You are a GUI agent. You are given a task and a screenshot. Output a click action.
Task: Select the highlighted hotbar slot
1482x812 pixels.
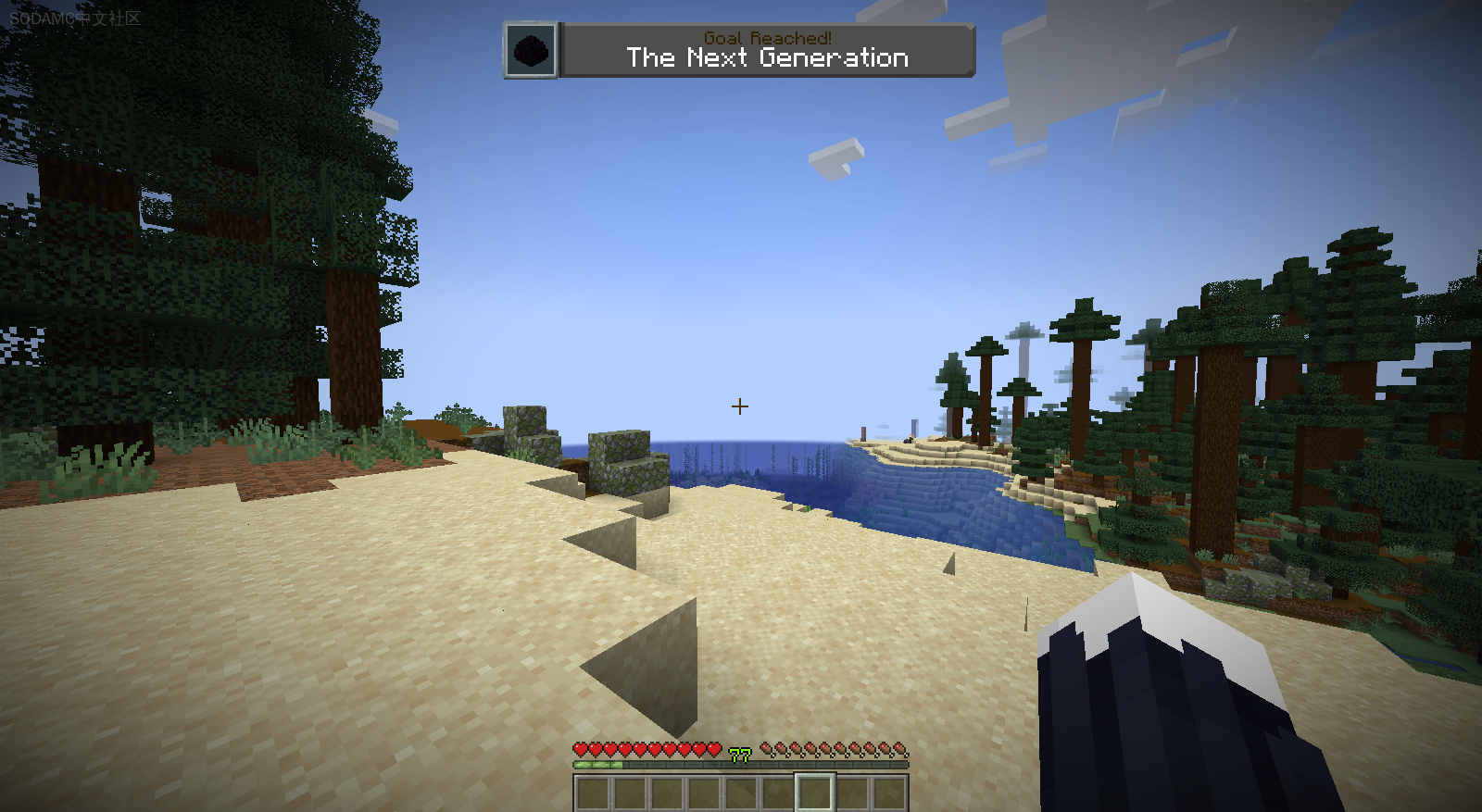click(x=815, y=793)
